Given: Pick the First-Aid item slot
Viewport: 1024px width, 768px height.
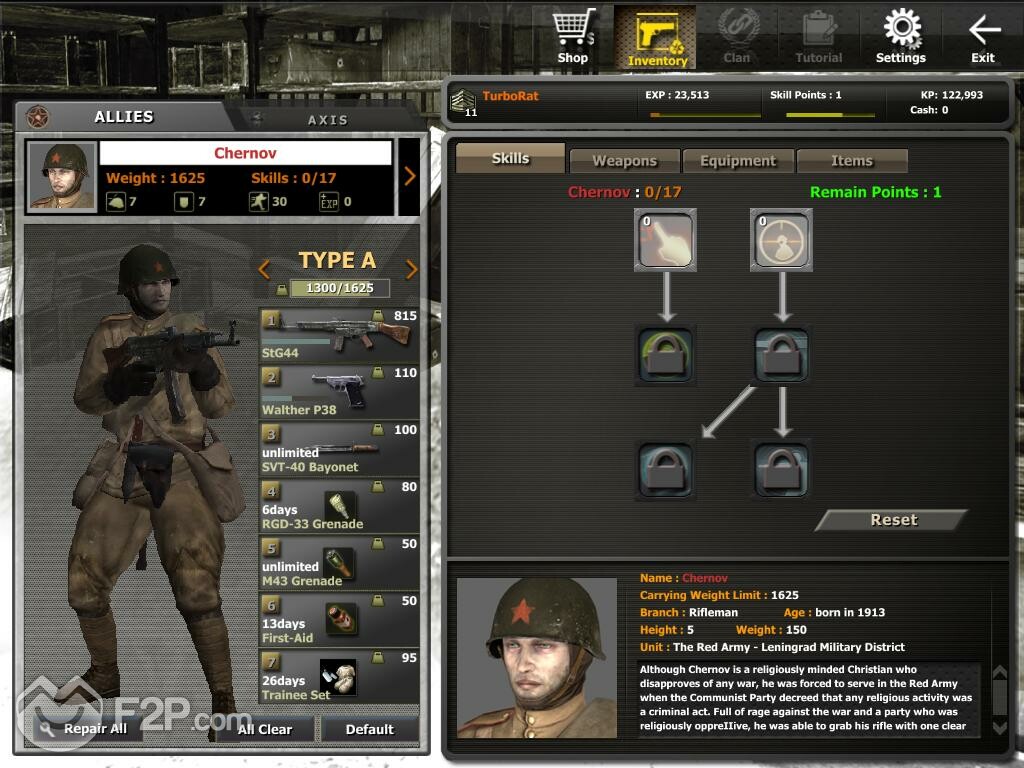Looking at the screenshot, I should point(339,619).
